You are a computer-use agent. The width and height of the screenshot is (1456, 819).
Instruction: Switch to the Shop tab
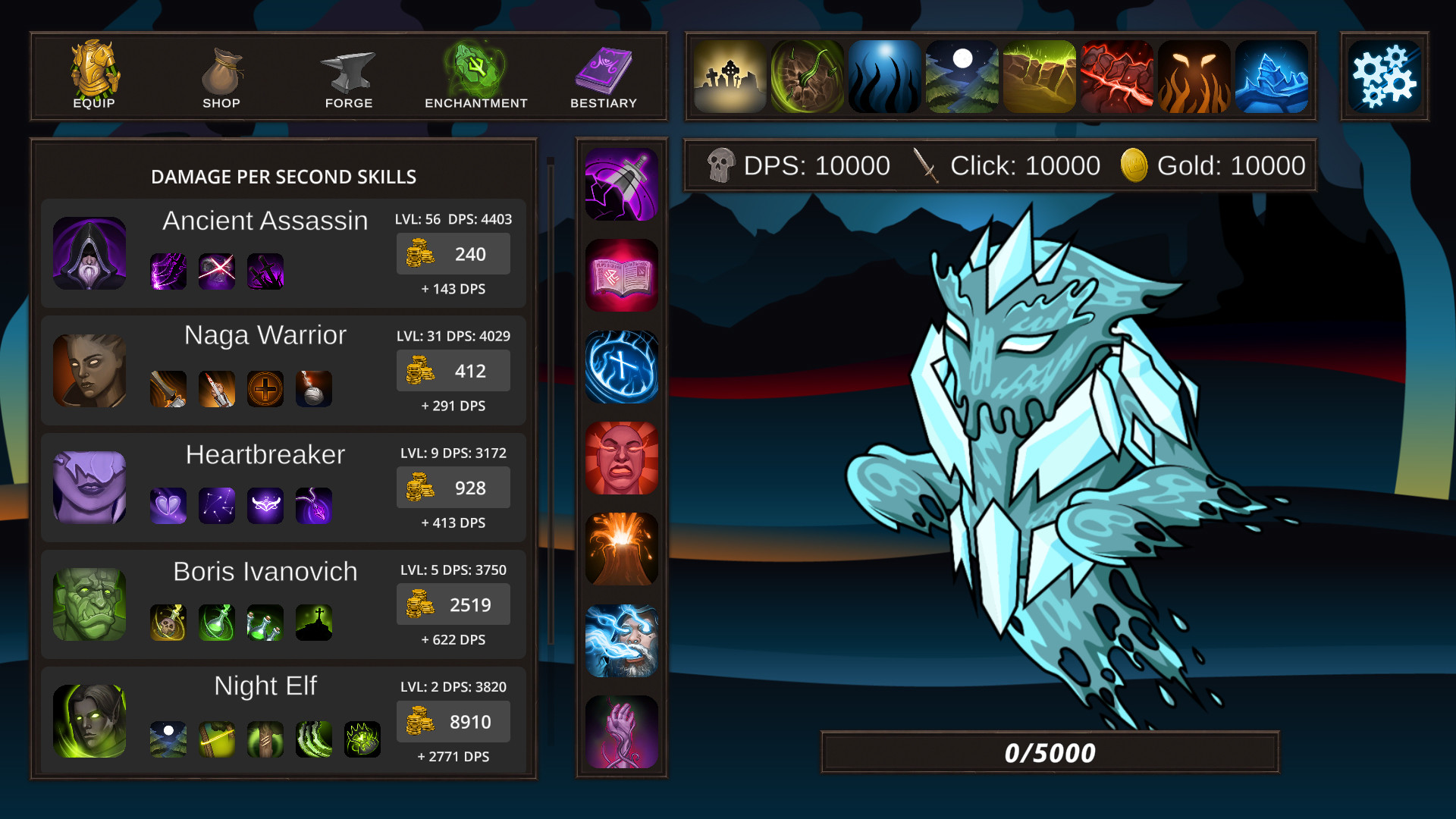click(x=222, y=76)
